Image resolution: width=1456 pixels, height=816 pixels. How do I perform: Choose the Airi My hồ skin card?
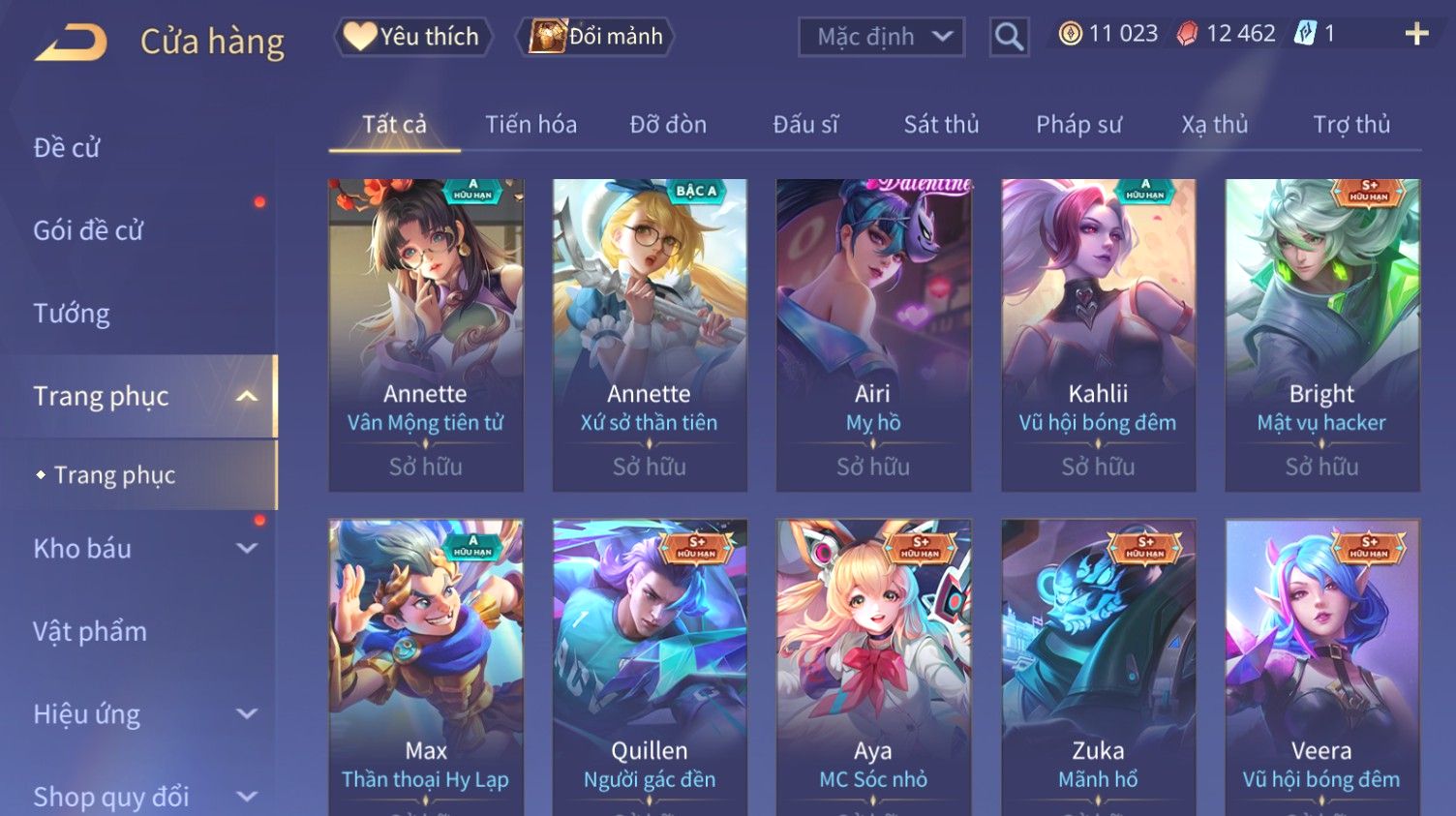[x=873, y=334]
